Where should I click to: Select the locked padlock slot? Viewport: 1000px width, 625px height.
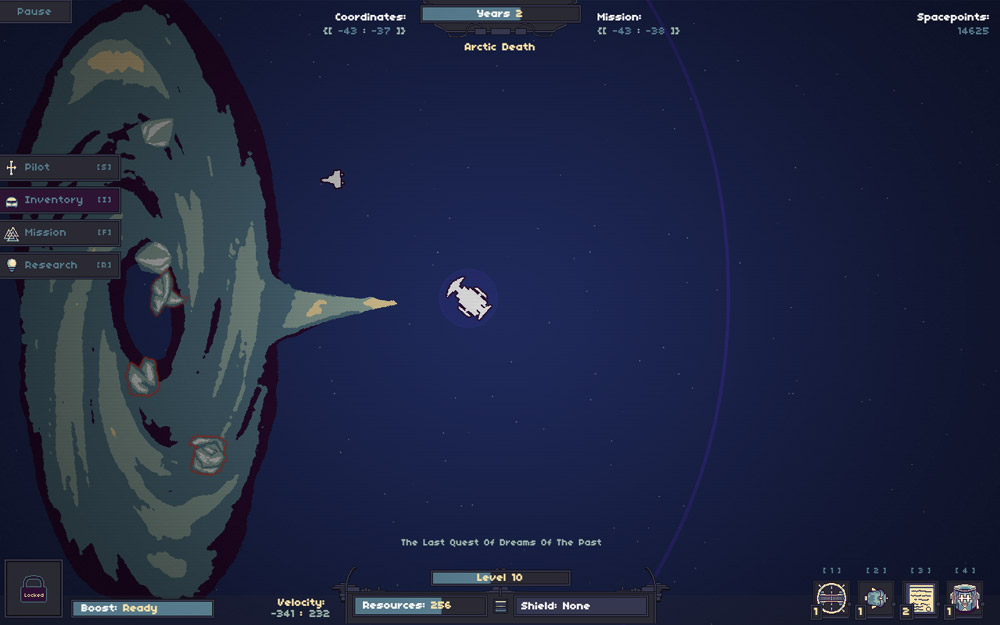[x=34, y=588]
